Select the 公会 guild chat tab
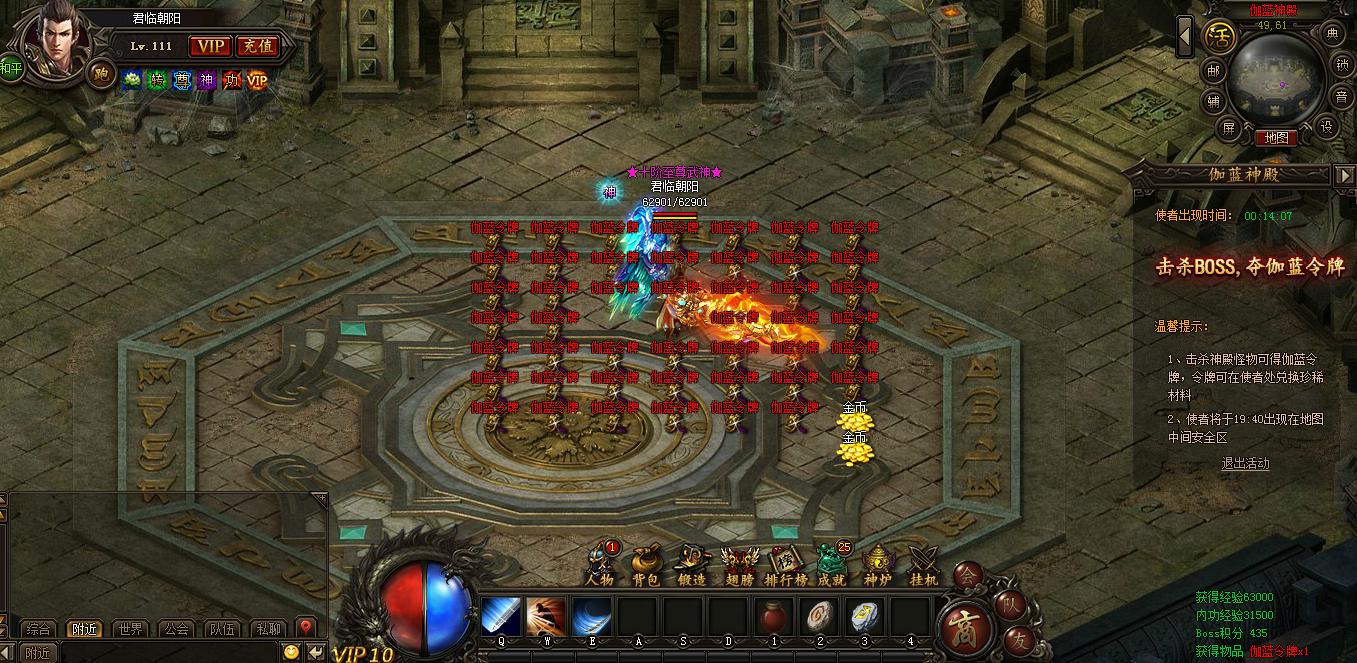1357x663 pixels. point(177,629)
